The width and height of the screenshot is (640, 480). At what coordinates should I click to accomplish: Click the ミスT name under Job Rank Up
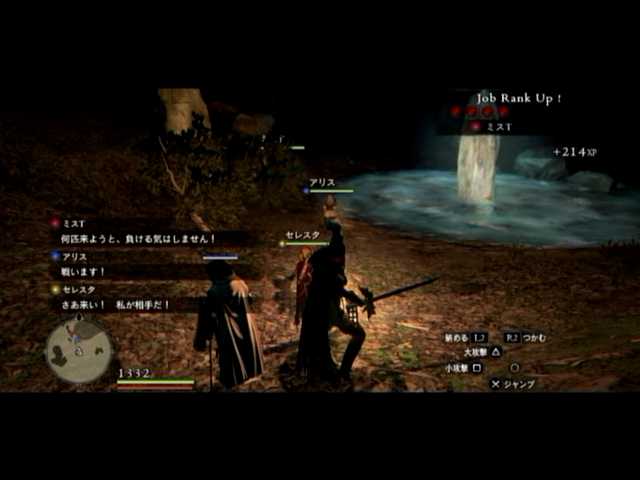499,127
